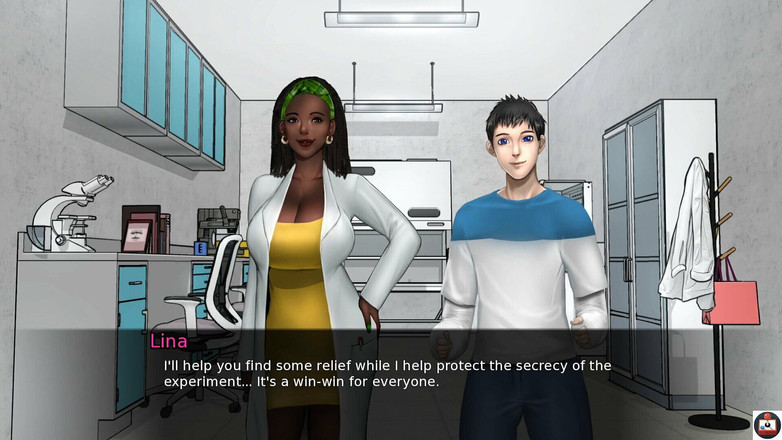Image resolution: width=782 pixels, height=440 pixels.
Task: Click the dialogue text box to continue
Action: [x=390, y=373]
